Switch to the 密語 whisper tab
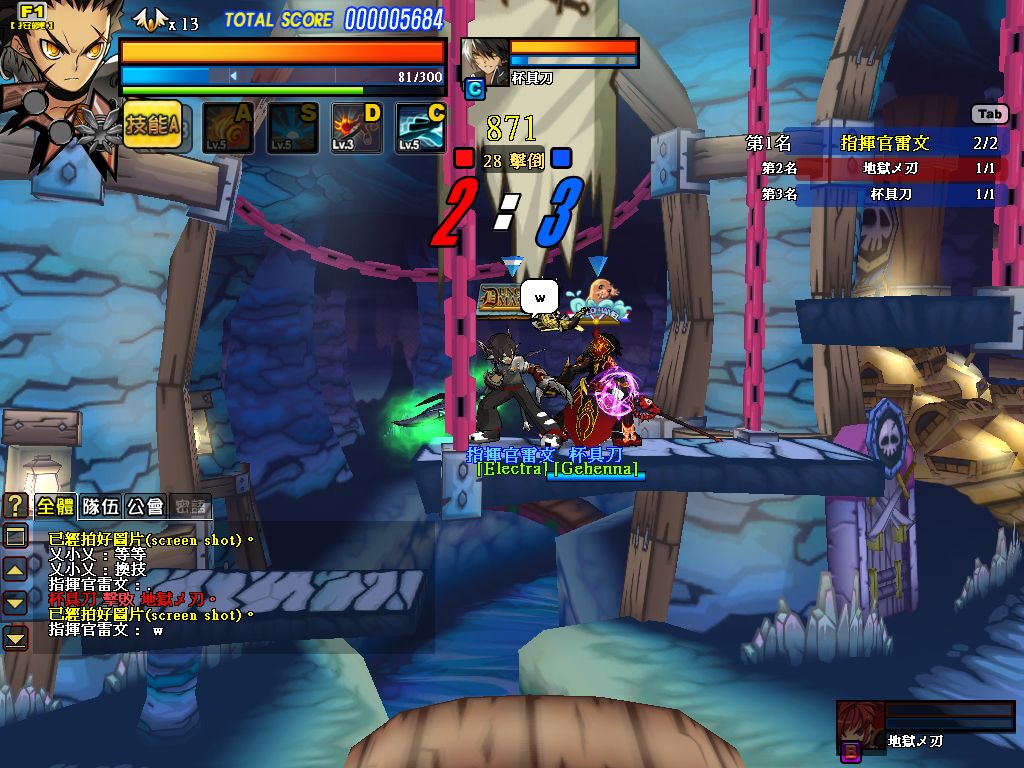 click(x=190, y=506)
